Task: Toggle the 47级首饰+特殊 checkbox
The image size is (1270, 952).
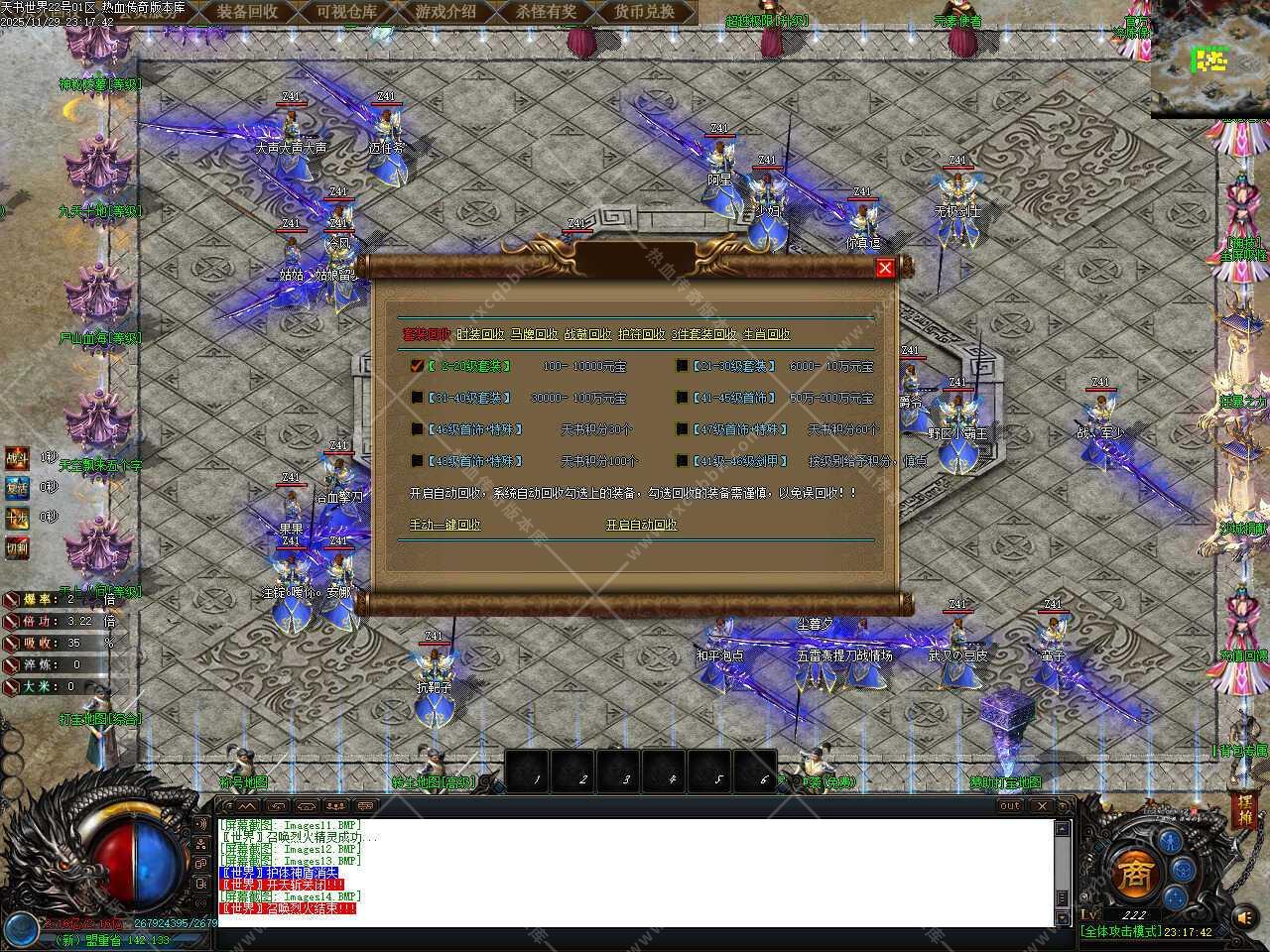Action: 683,429
